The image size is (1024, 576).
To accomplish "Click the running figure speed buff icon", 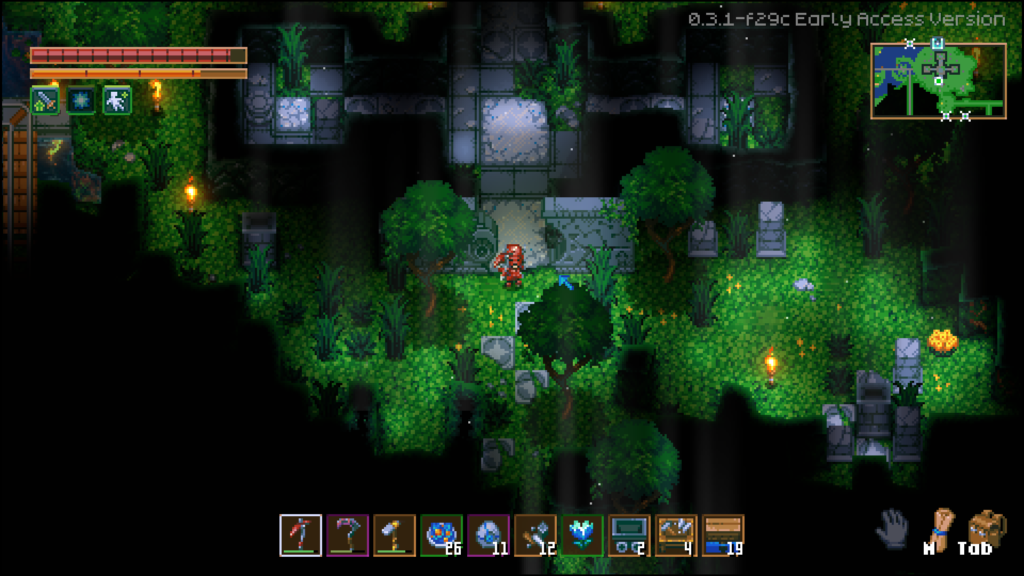I will coord(117,100).
